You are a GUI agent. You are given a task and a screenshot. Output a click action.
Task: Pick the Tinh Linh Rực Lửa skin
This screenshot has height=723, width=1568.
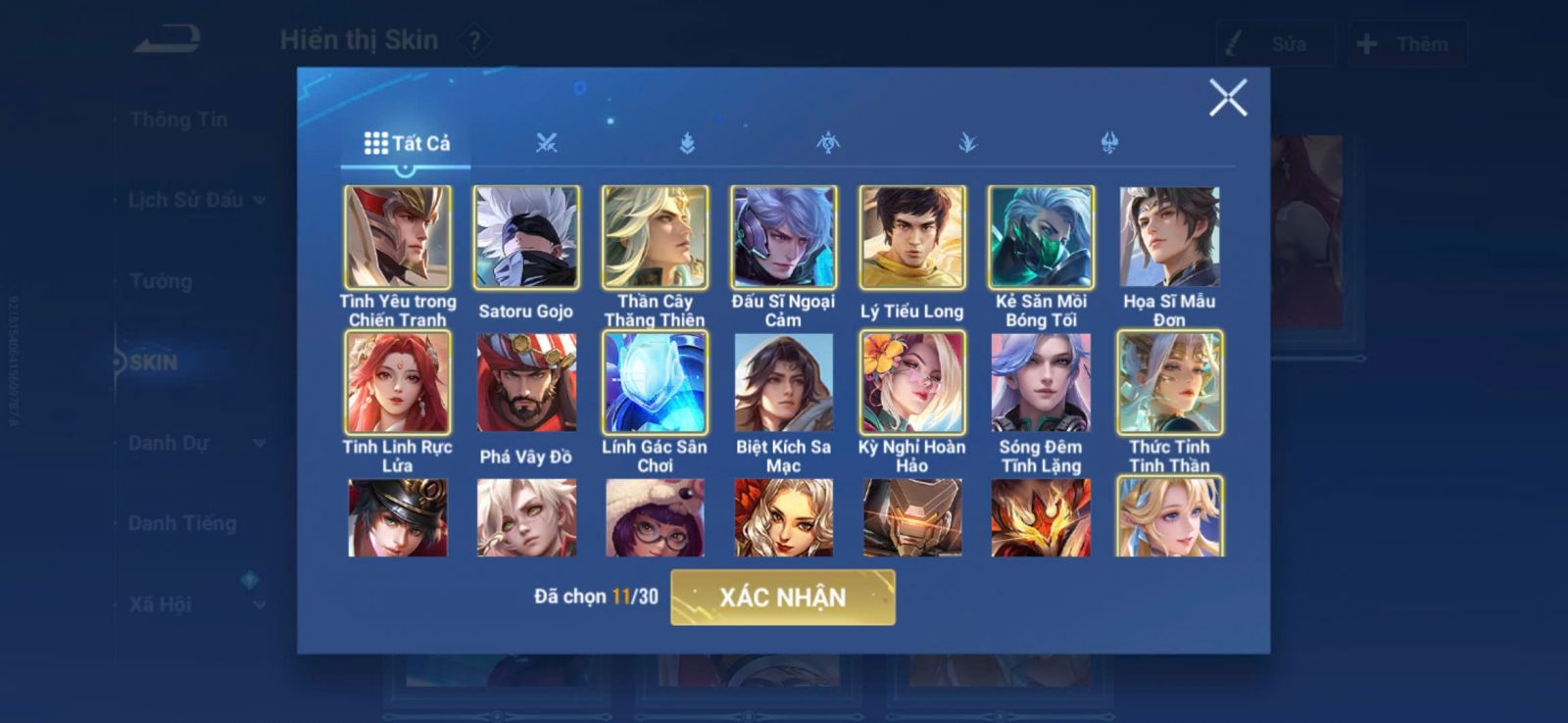[x=398, y=383]
